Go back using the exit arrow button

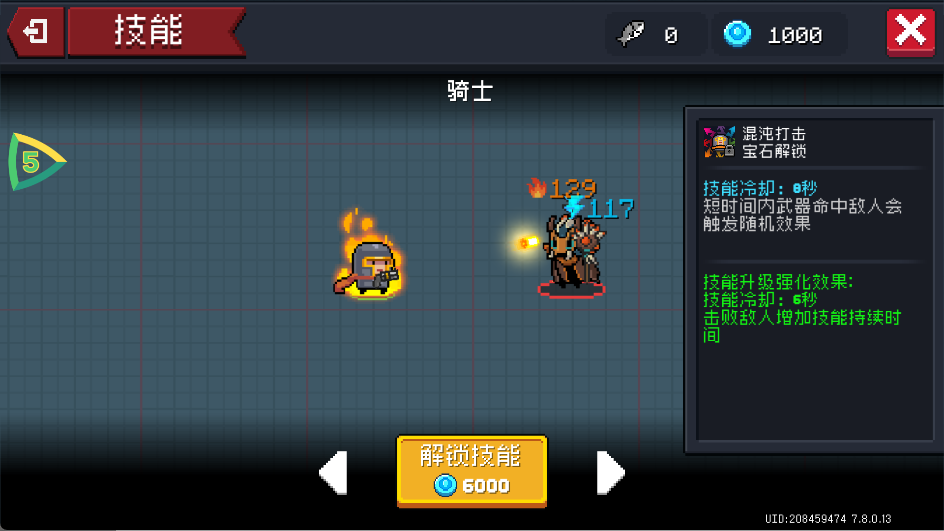(36, 32)
